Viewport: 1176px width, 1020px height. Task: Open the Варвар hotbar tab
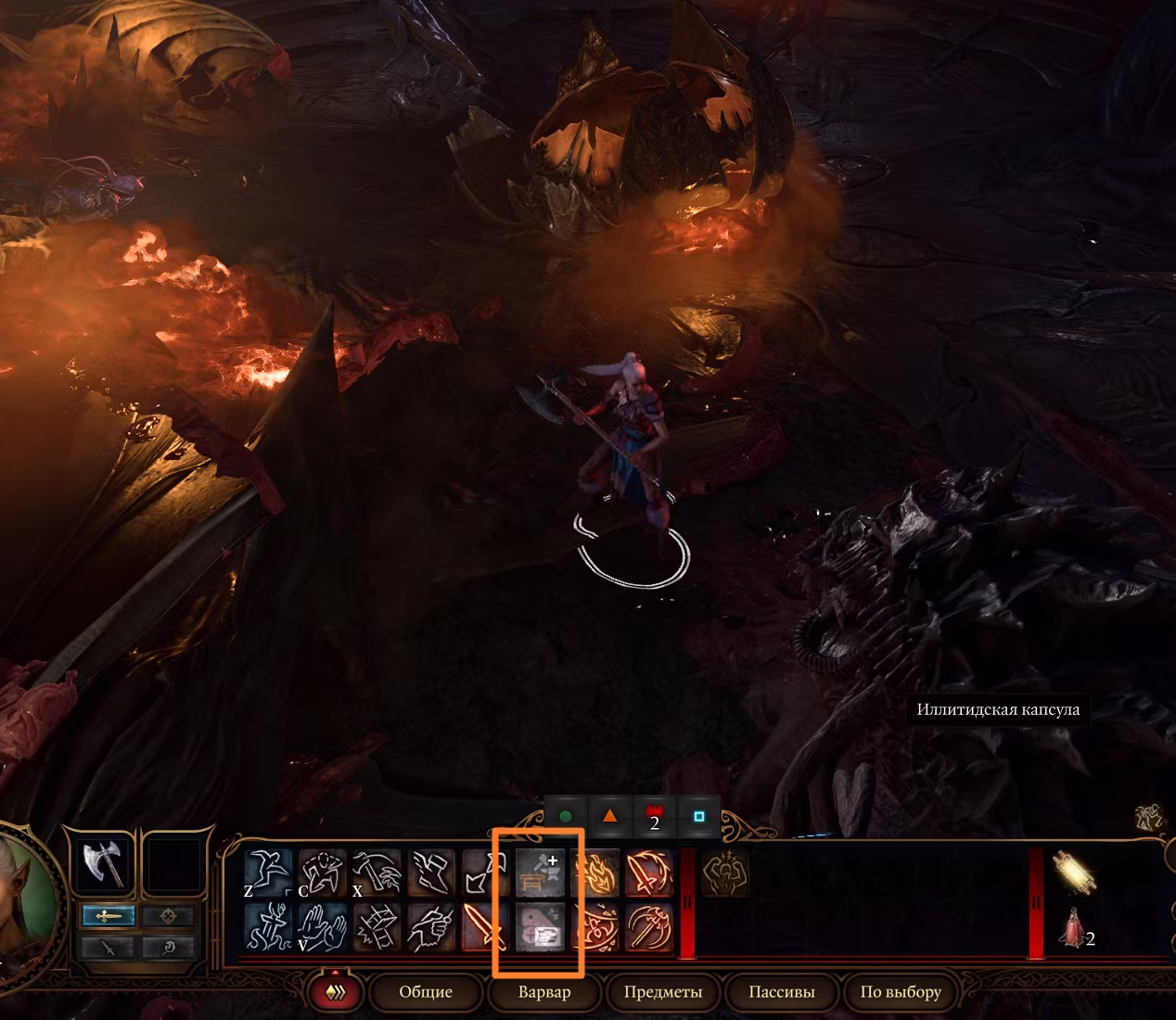click(544, 992)
